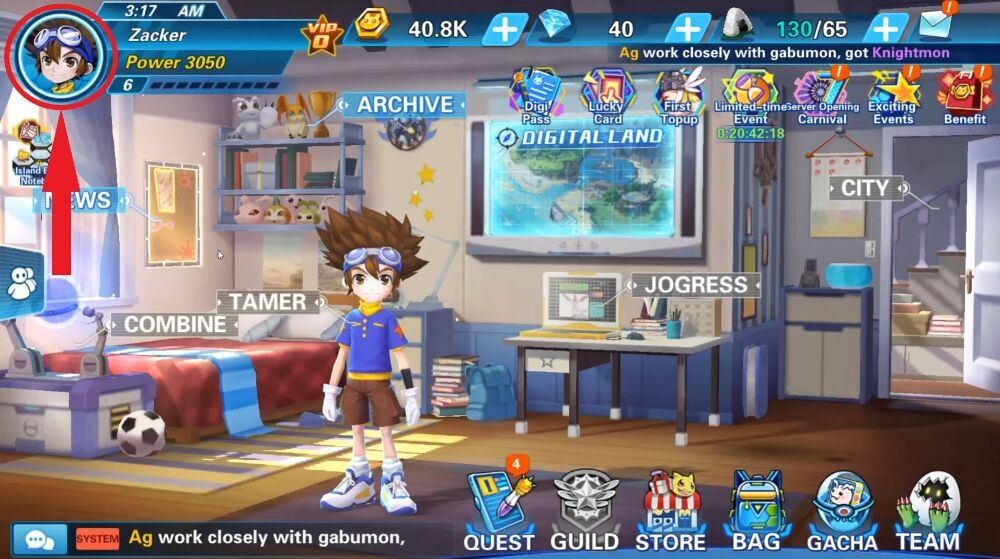
Task: Go to the Gacha screen
Action: (x=841, y=512)
